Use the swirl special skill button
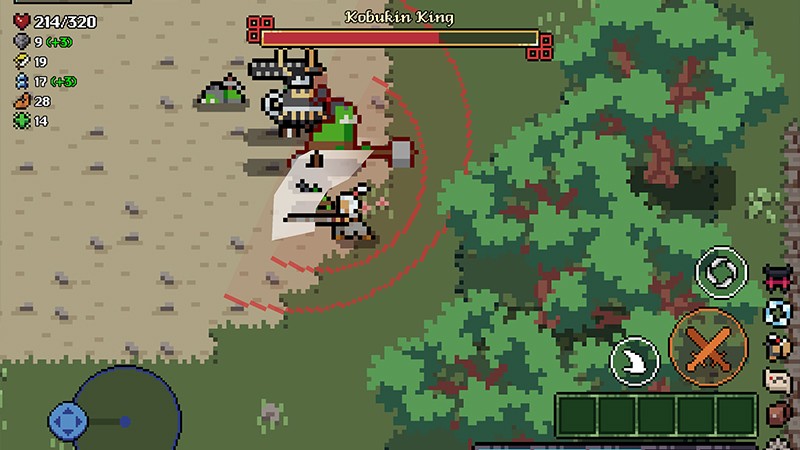This screenshot has width=800, height=450. (721, 272)
